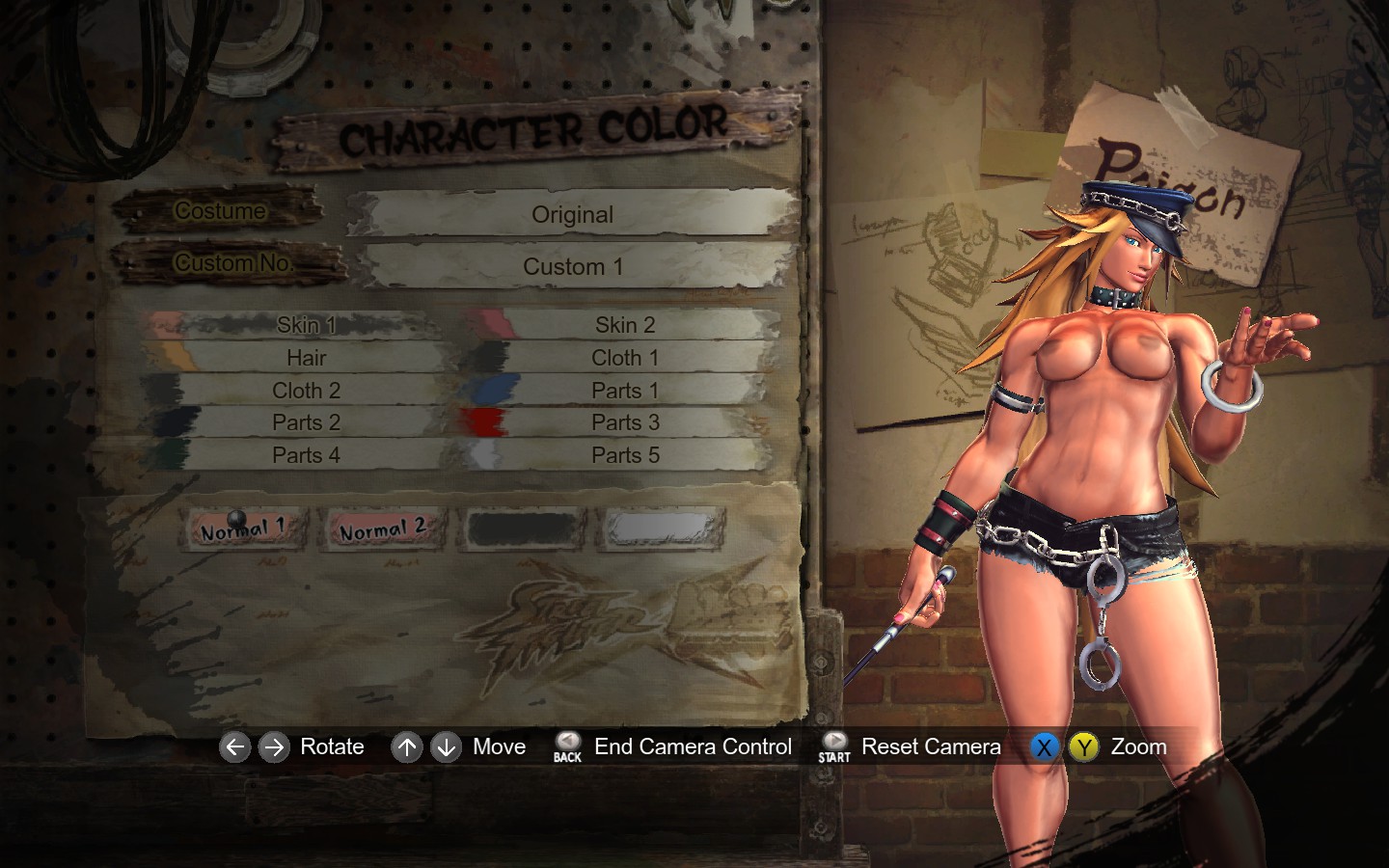This screenshot has height=868, width=1389.
Task: Apply the white color swatch
Action: point(662,529)
